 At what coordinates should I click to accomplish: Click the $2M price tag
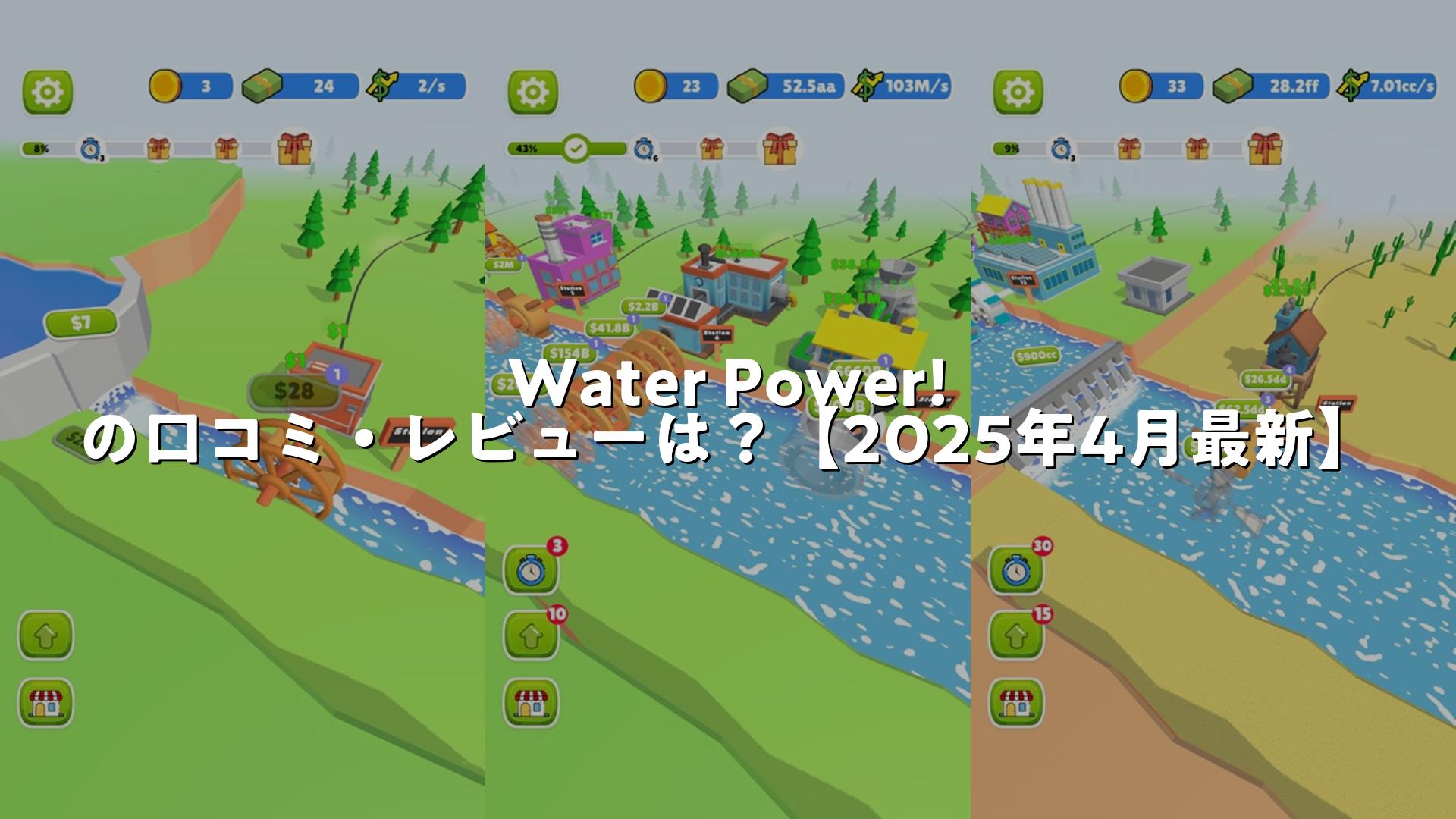(x=504, y=264)
